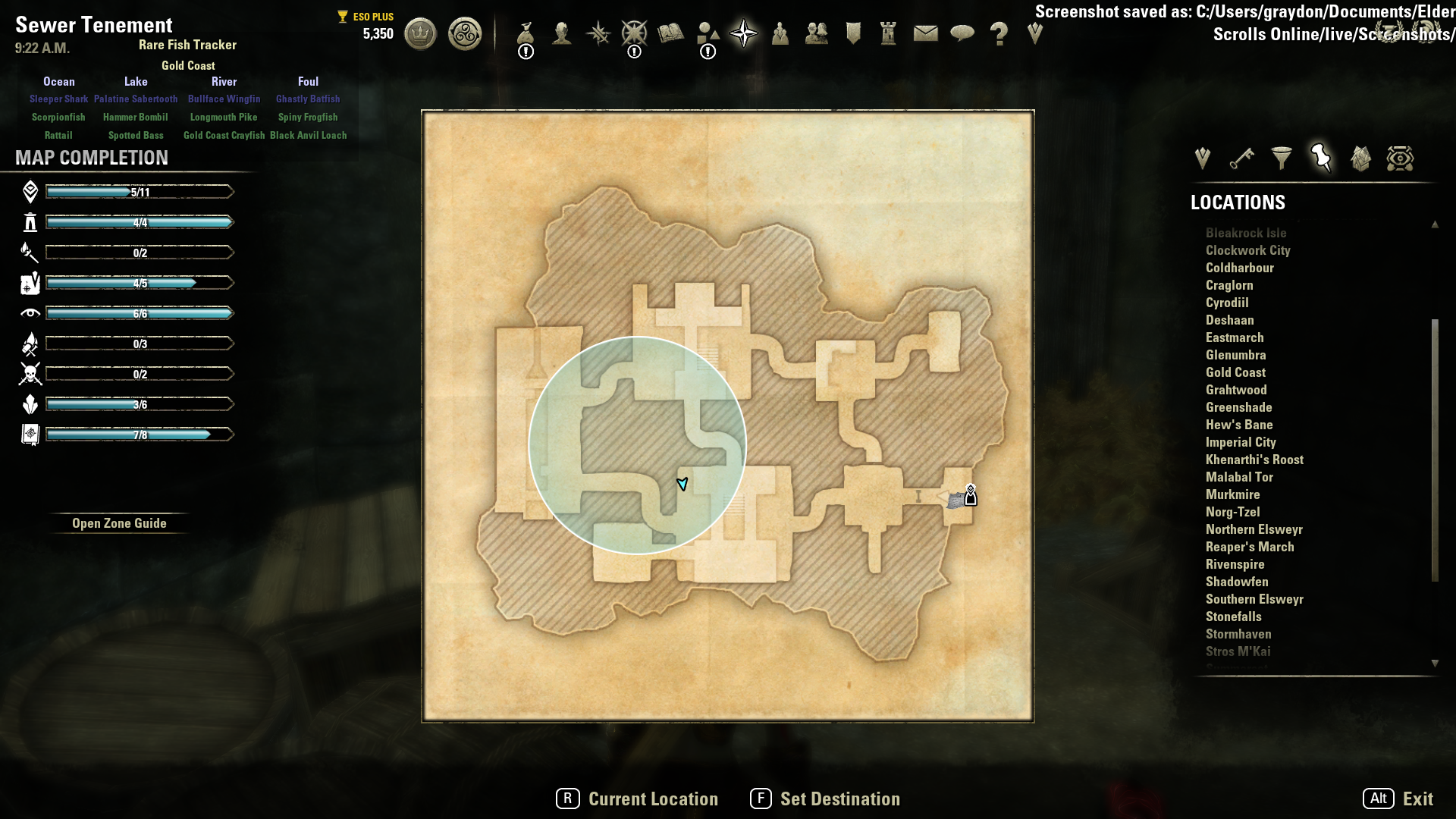1456x819 pixels.
Task: Open the Character sheet icon
Action: (562, 34)
